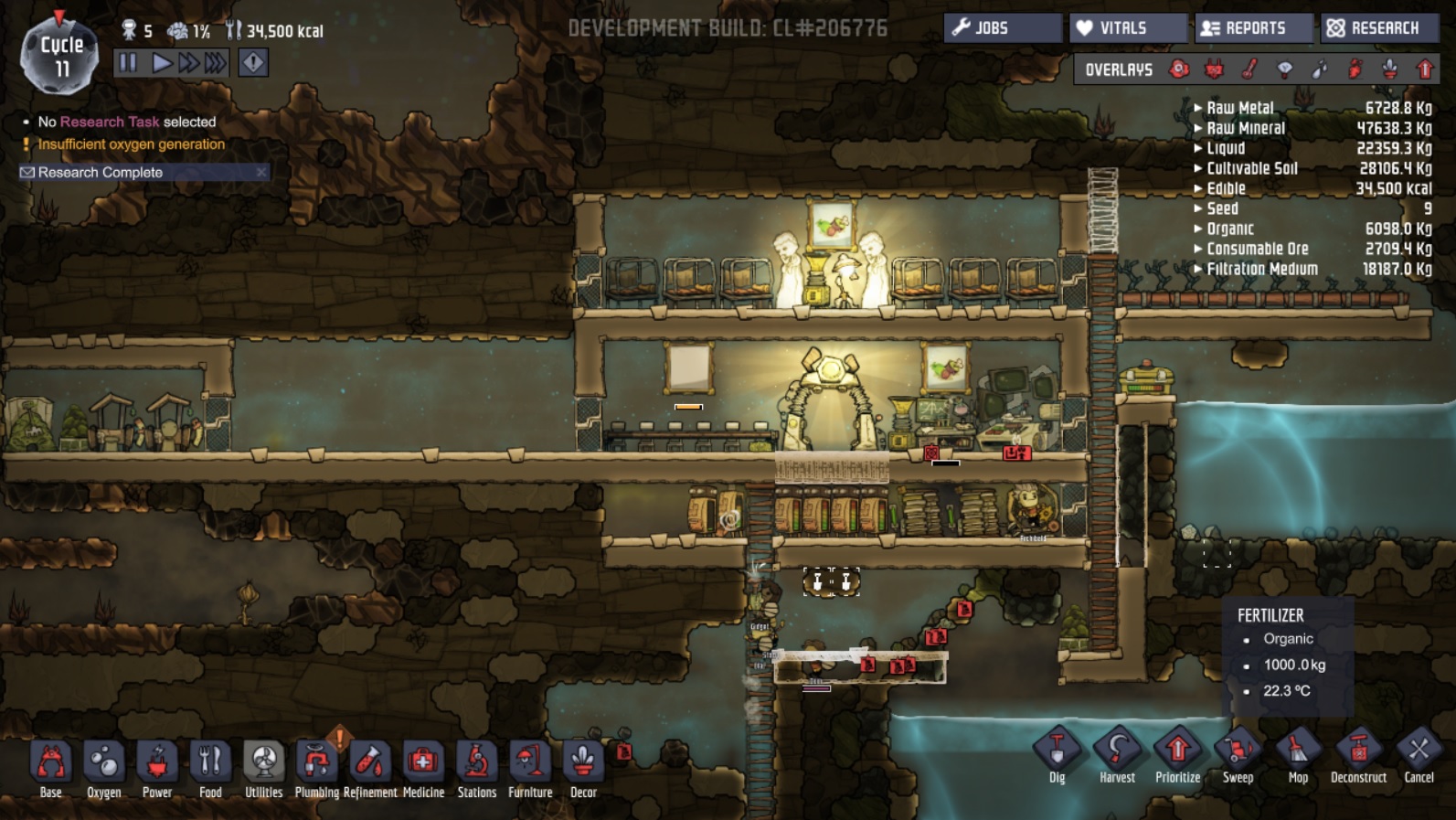Close the Research Complete notification
This screenshot has height=820, width=1456.
coord(261,172)
